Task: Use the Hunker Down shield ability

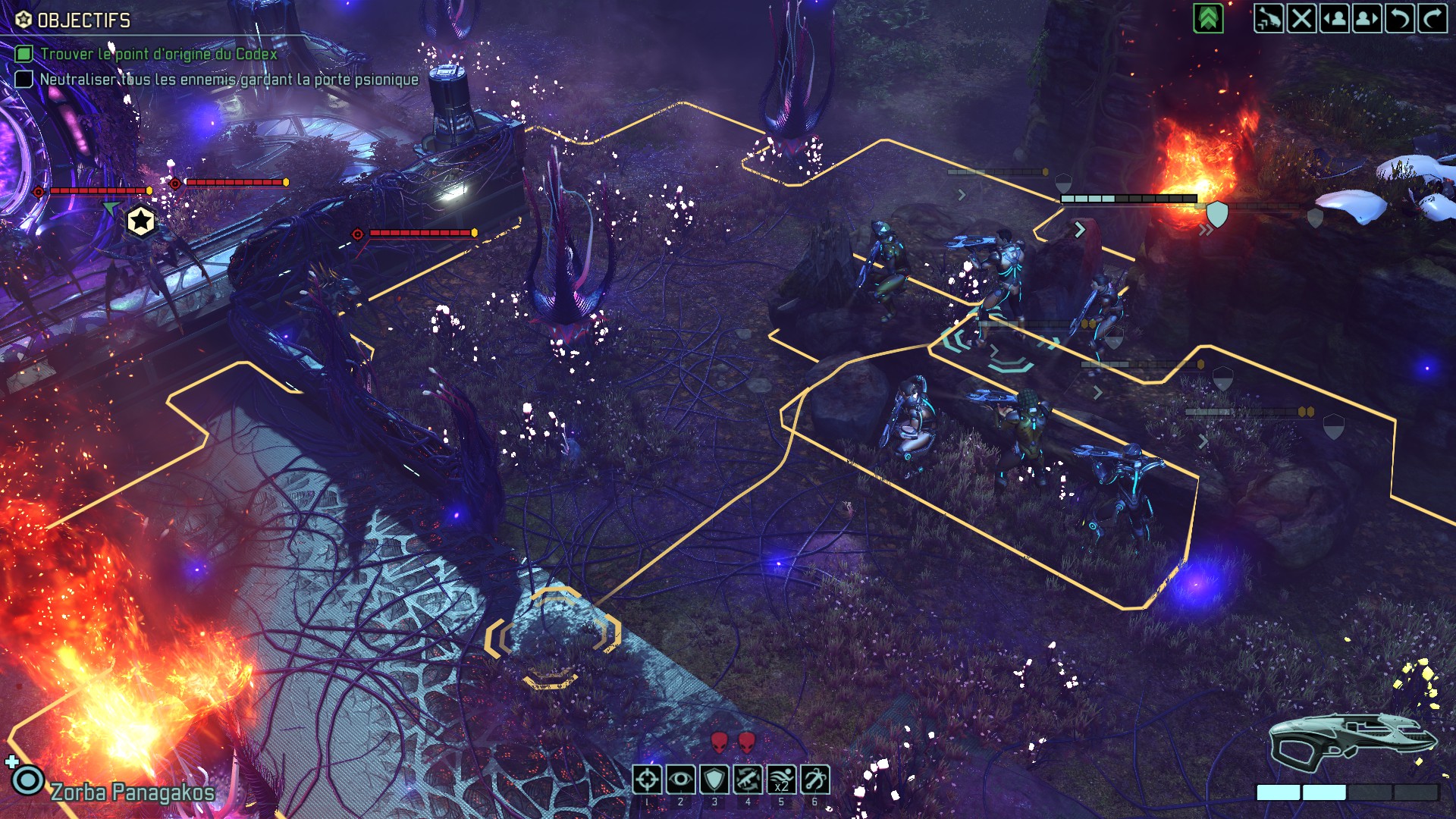Action: tap(714, 780)
